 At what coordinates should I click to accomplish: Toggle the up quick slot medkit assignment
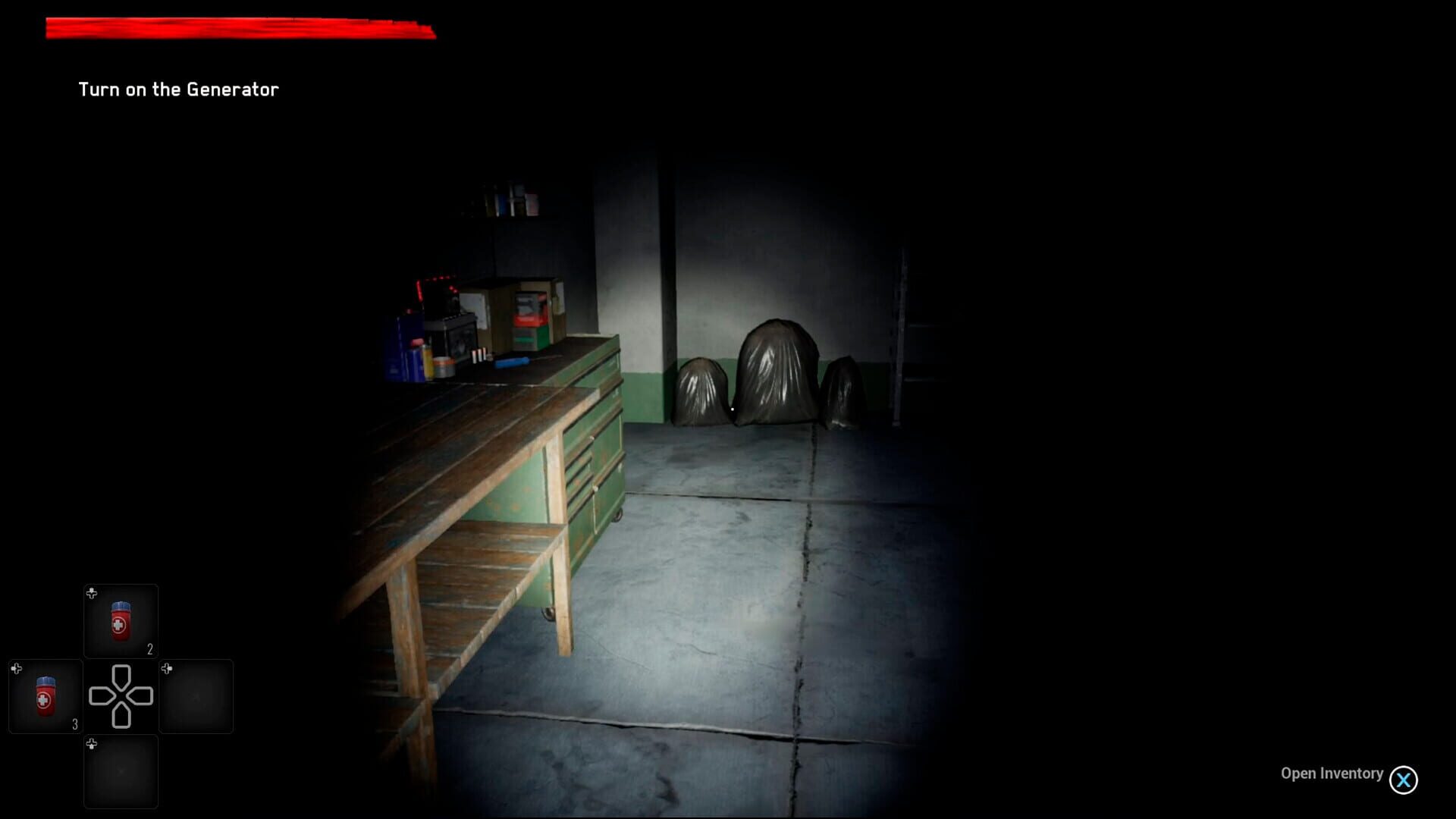(121, 620)
